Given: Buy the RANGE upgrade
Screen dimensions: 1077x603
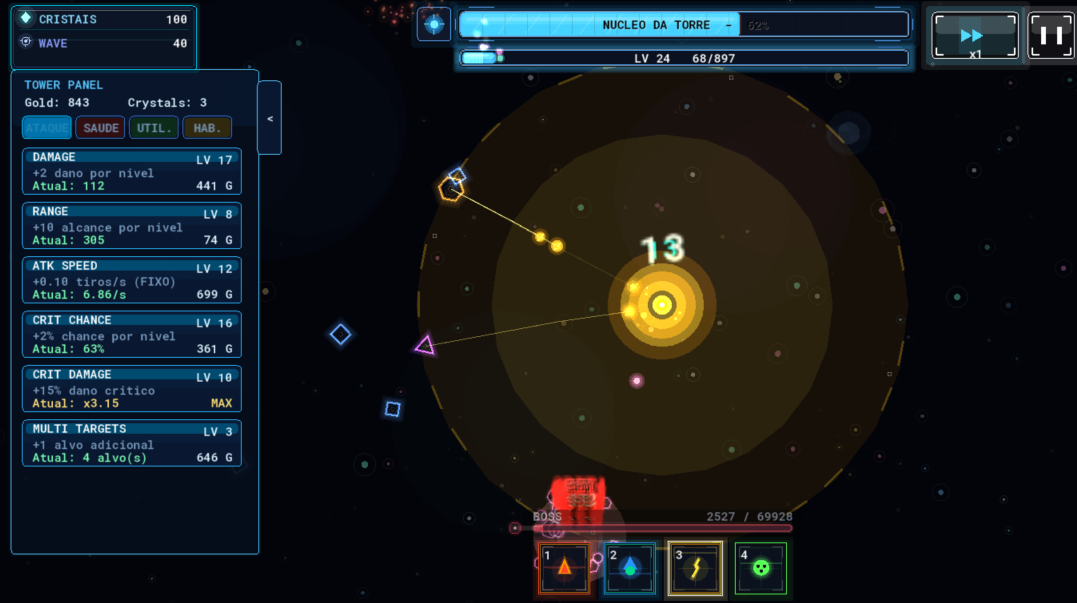Looking at the screenshot, I should coord(132,226).
